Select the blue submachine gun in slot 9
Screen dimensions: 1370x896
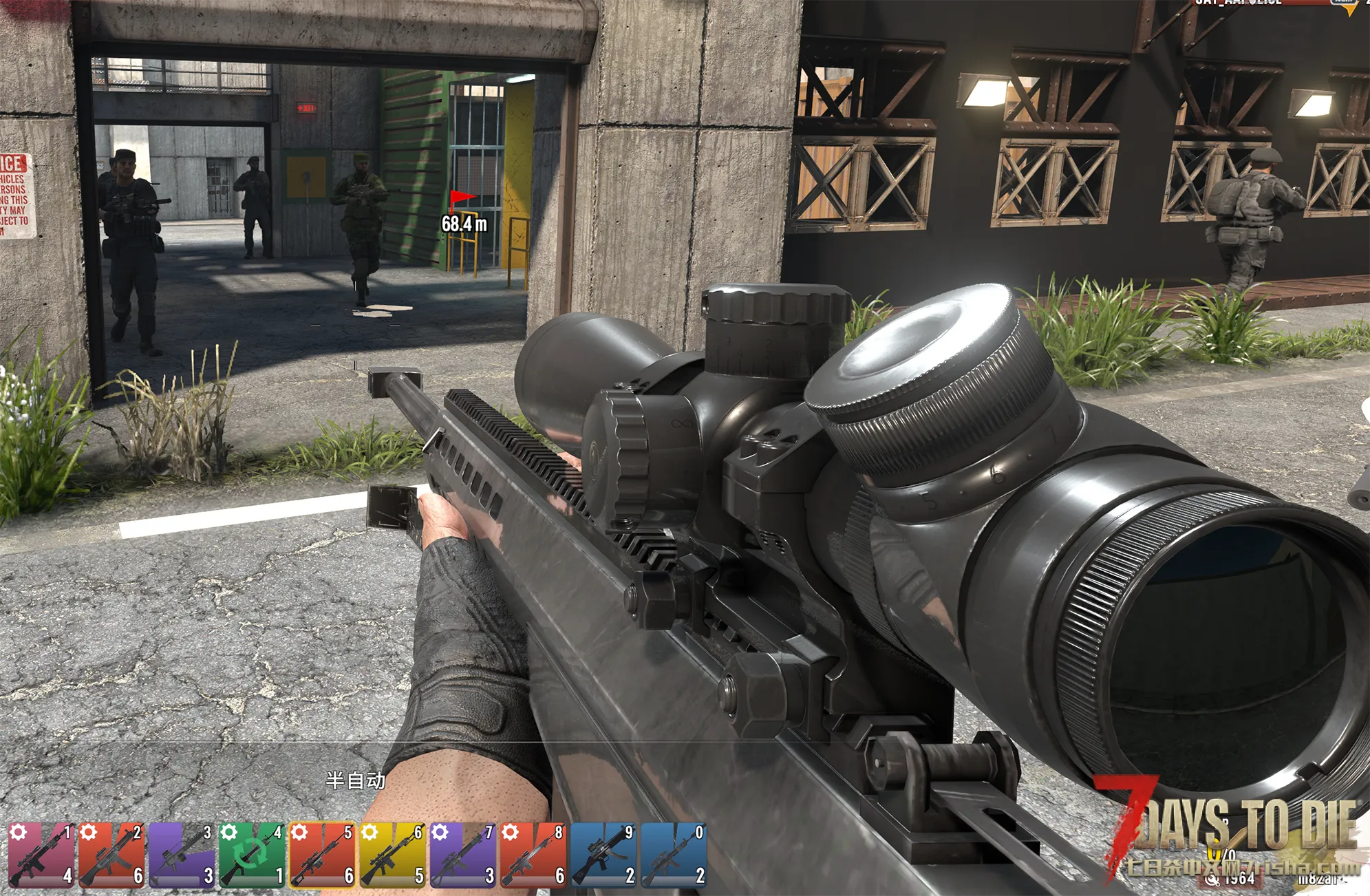(603, 855)
